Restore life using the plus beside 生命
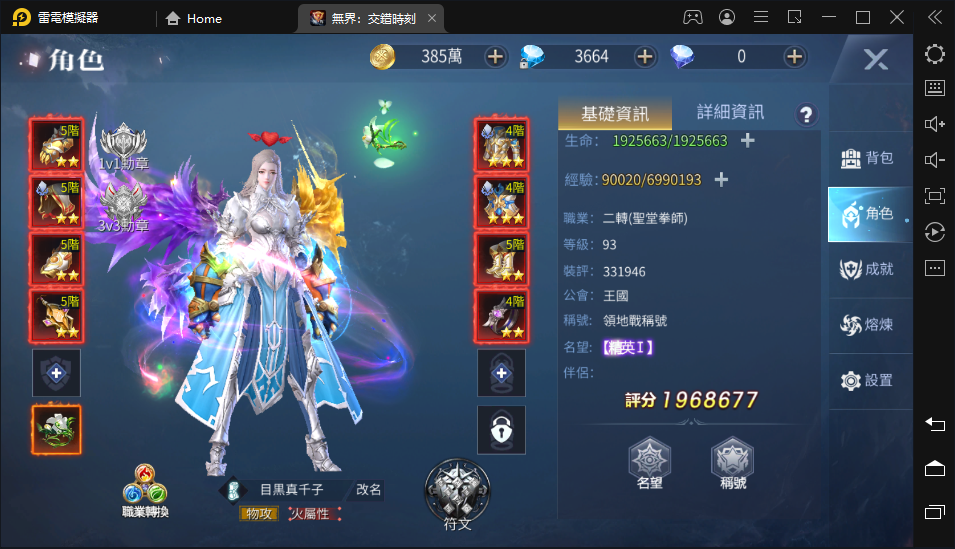This screenshot has width=955, height=549. coord(747,141)
